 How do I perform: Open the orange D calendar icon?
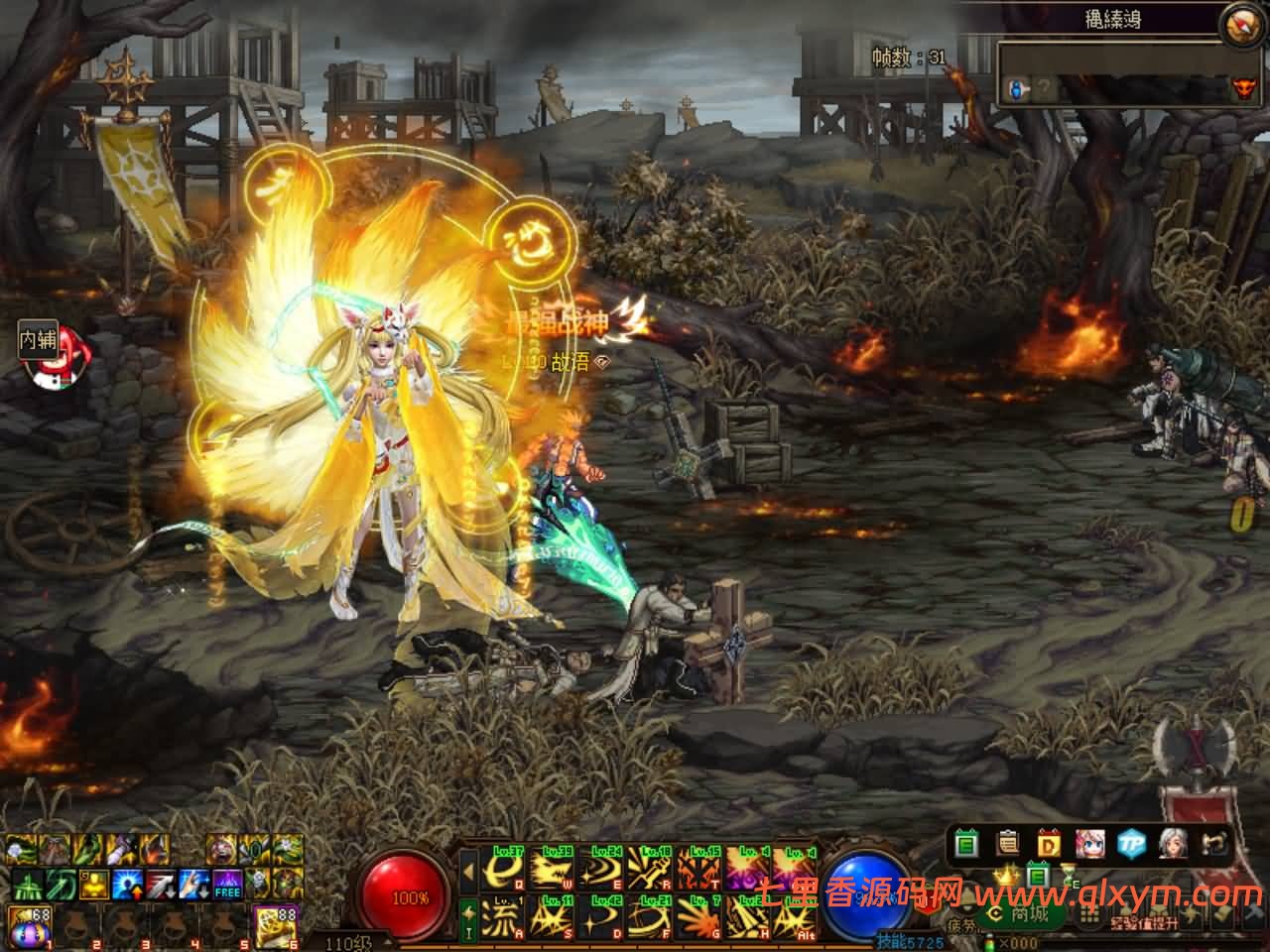[1050, 844]
